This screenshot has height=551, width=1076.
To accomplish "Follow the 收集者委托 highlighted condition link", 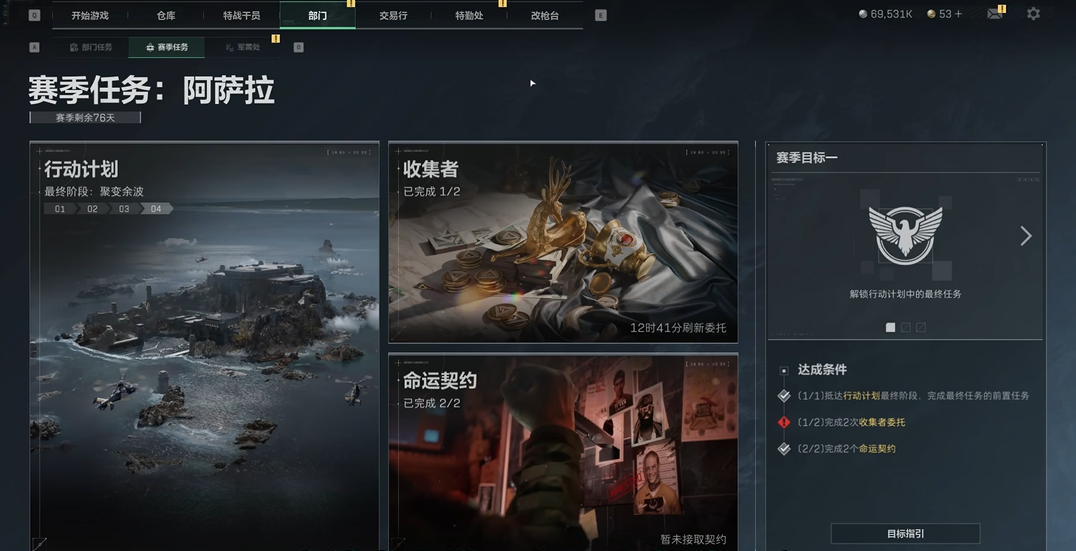I will click(882, 422).
